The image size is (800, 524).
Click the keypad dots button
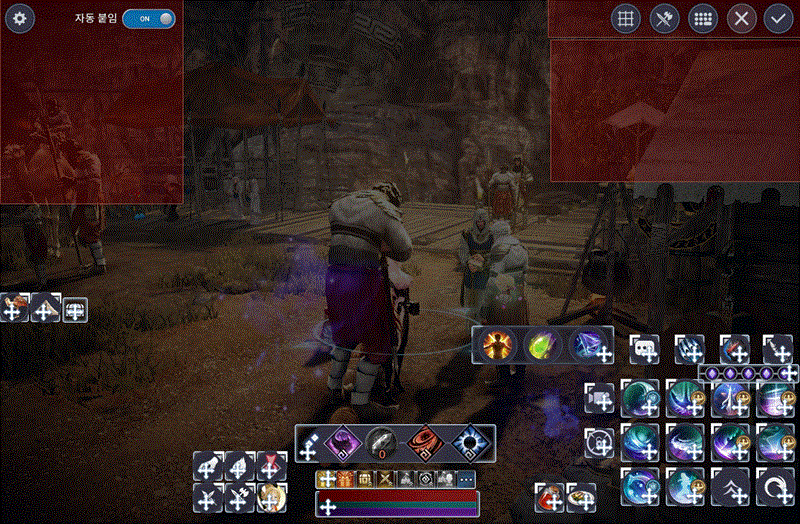(x=702, y=19)
